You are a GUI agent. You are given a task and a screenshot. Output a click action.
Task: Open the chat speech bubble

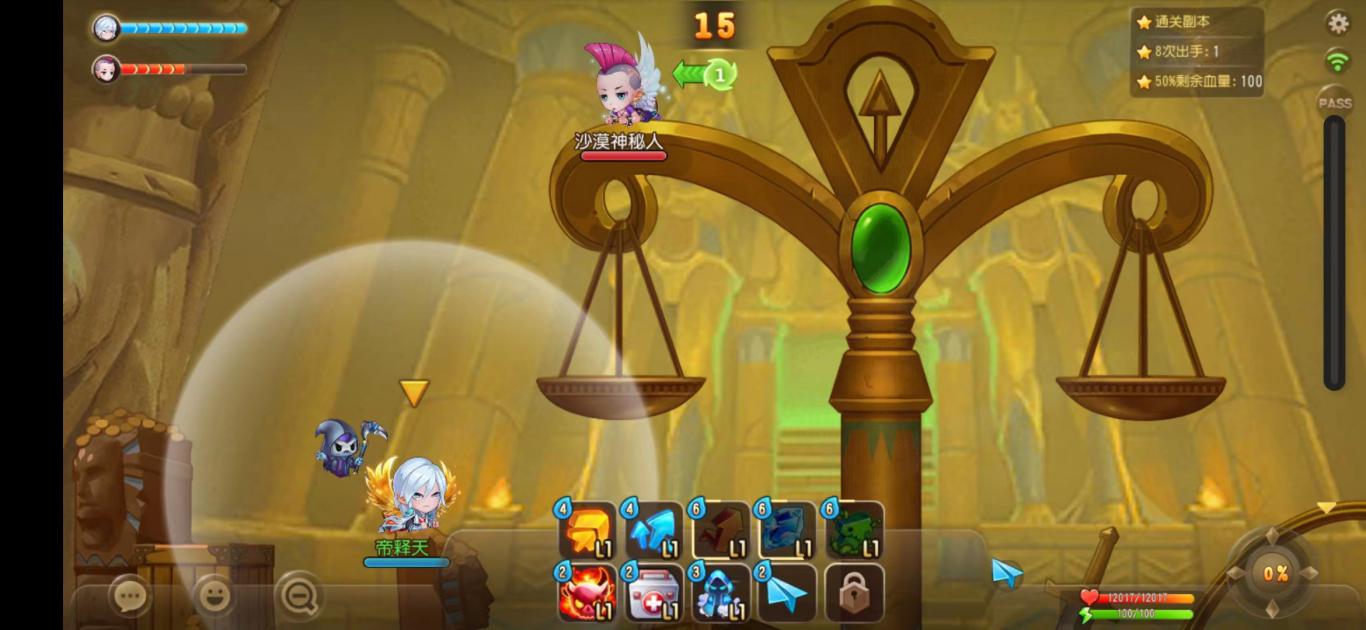[129, 596]
